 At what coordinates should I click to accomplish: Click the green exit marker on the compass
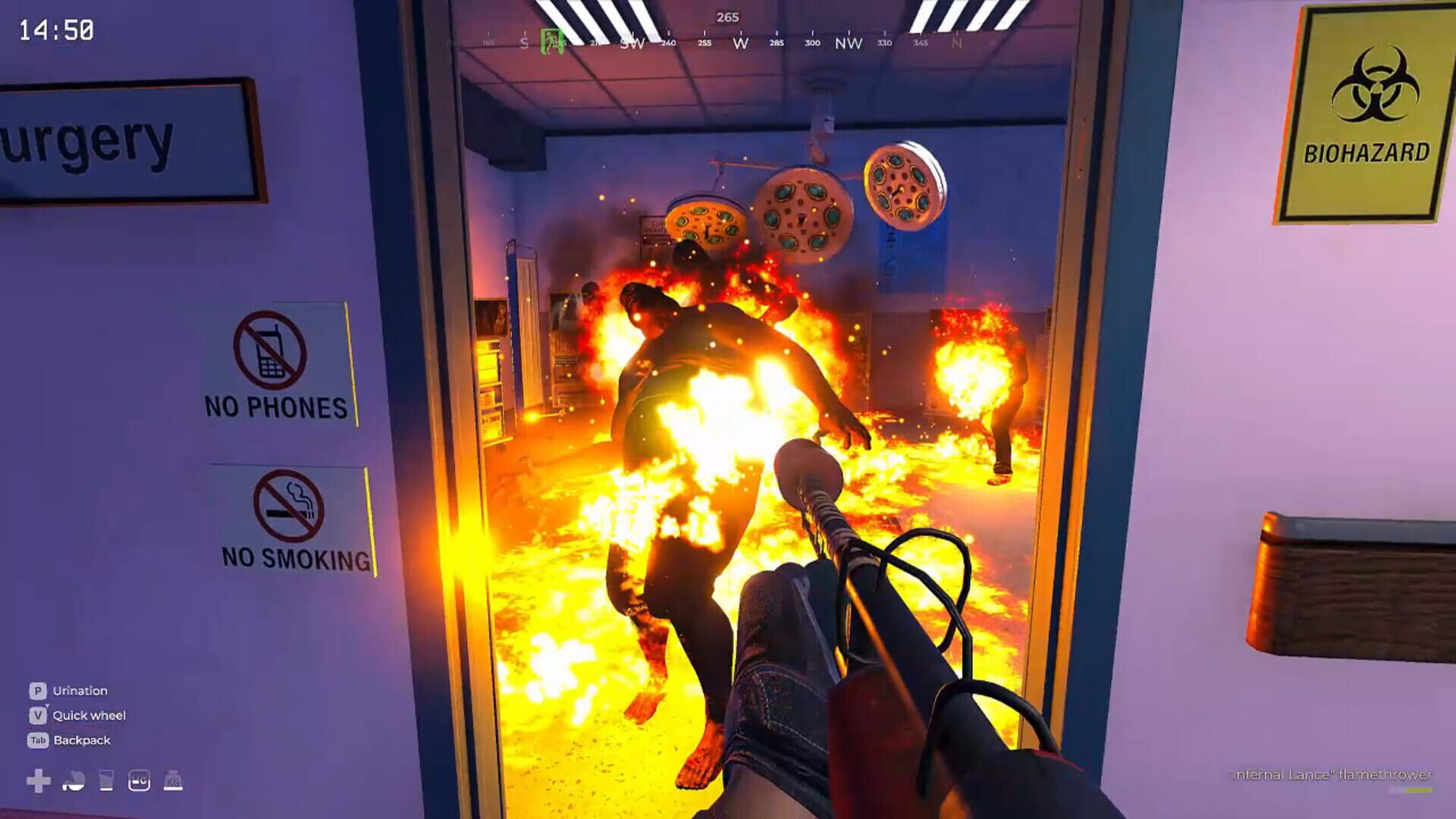point(551,40)
